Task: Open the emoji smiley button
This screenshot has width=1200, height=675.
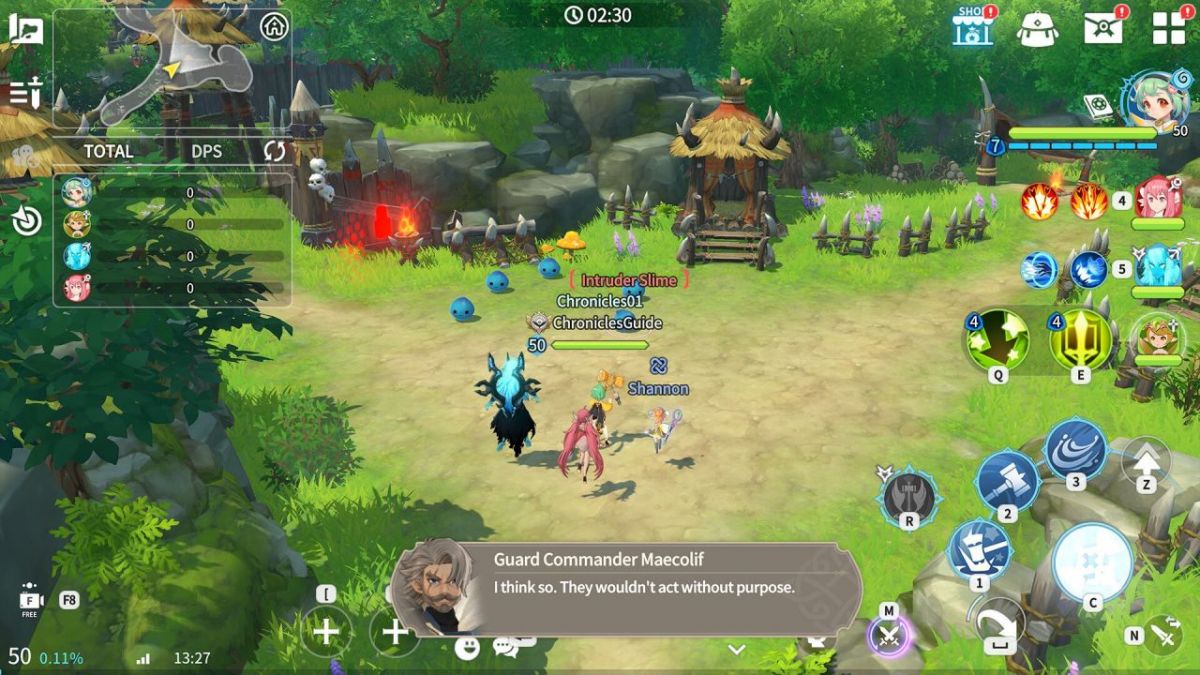Action: click(466, 647)
